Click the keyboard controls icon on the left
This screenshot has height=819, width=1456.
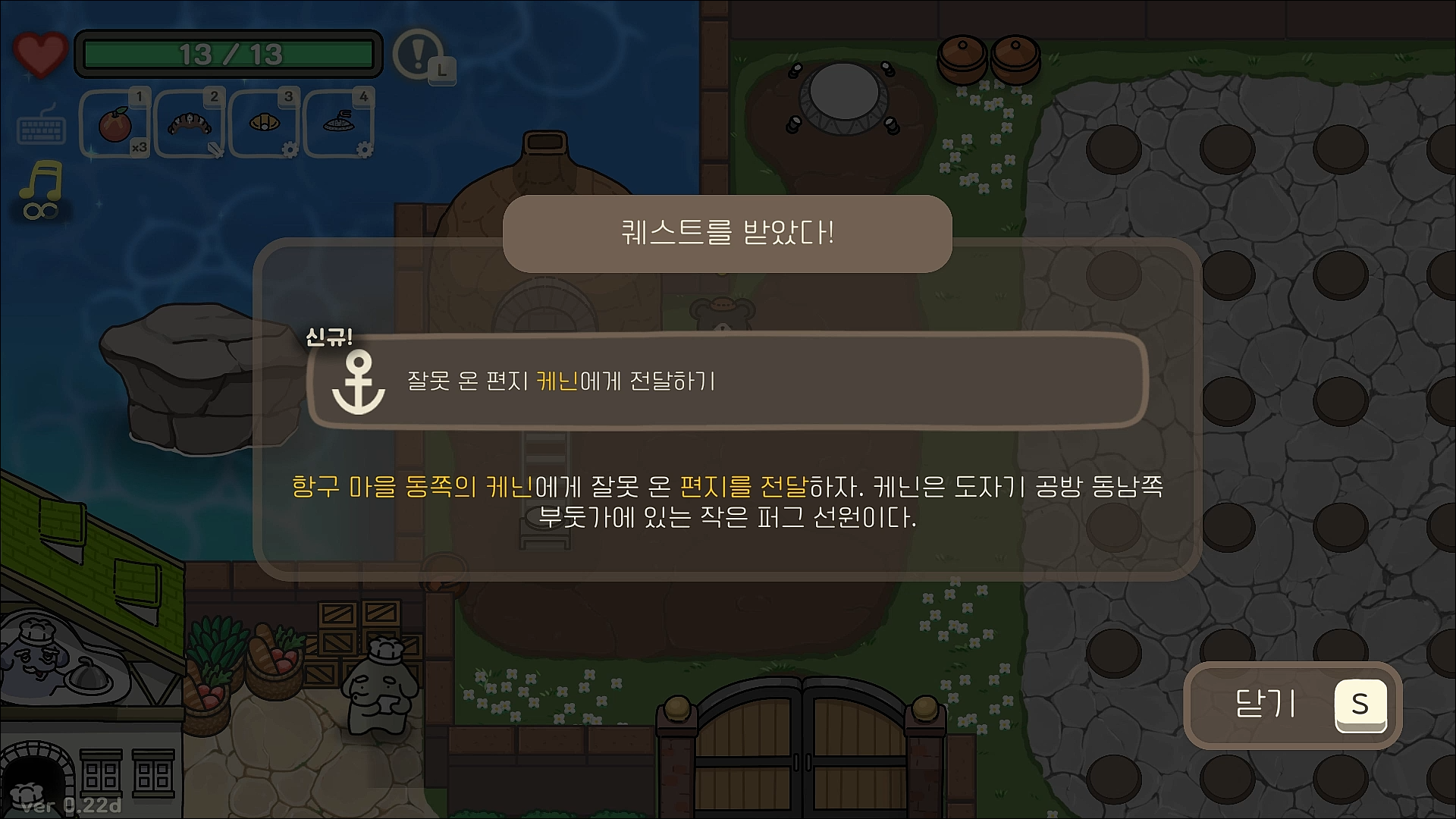[x=43, y=127]
